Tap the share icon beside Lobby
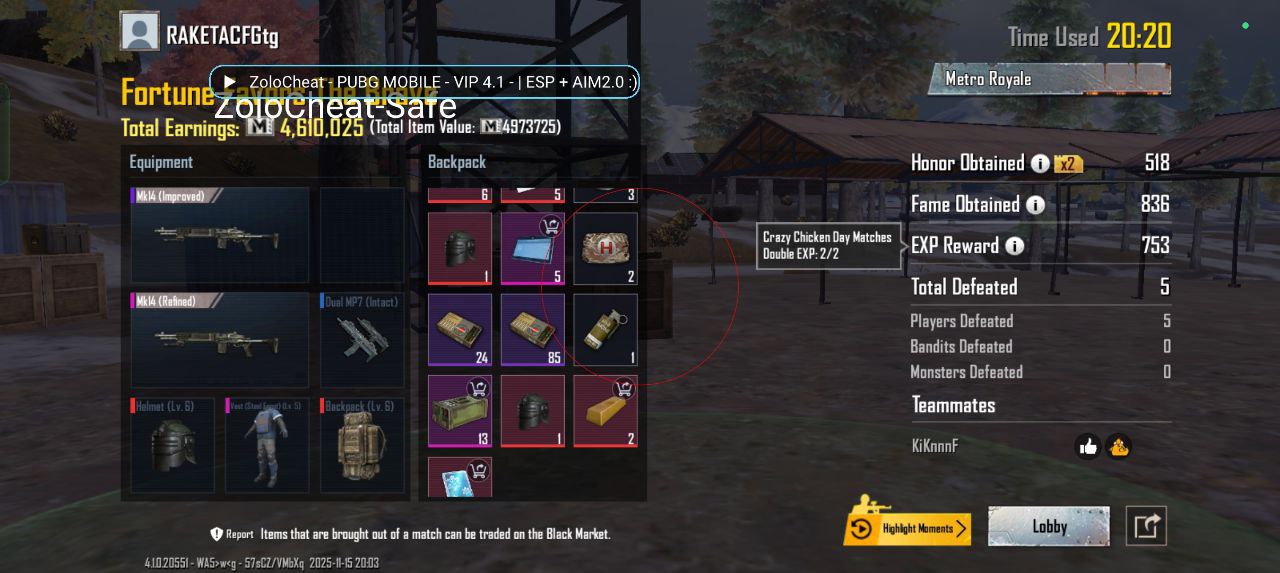 click(1146, 526)
